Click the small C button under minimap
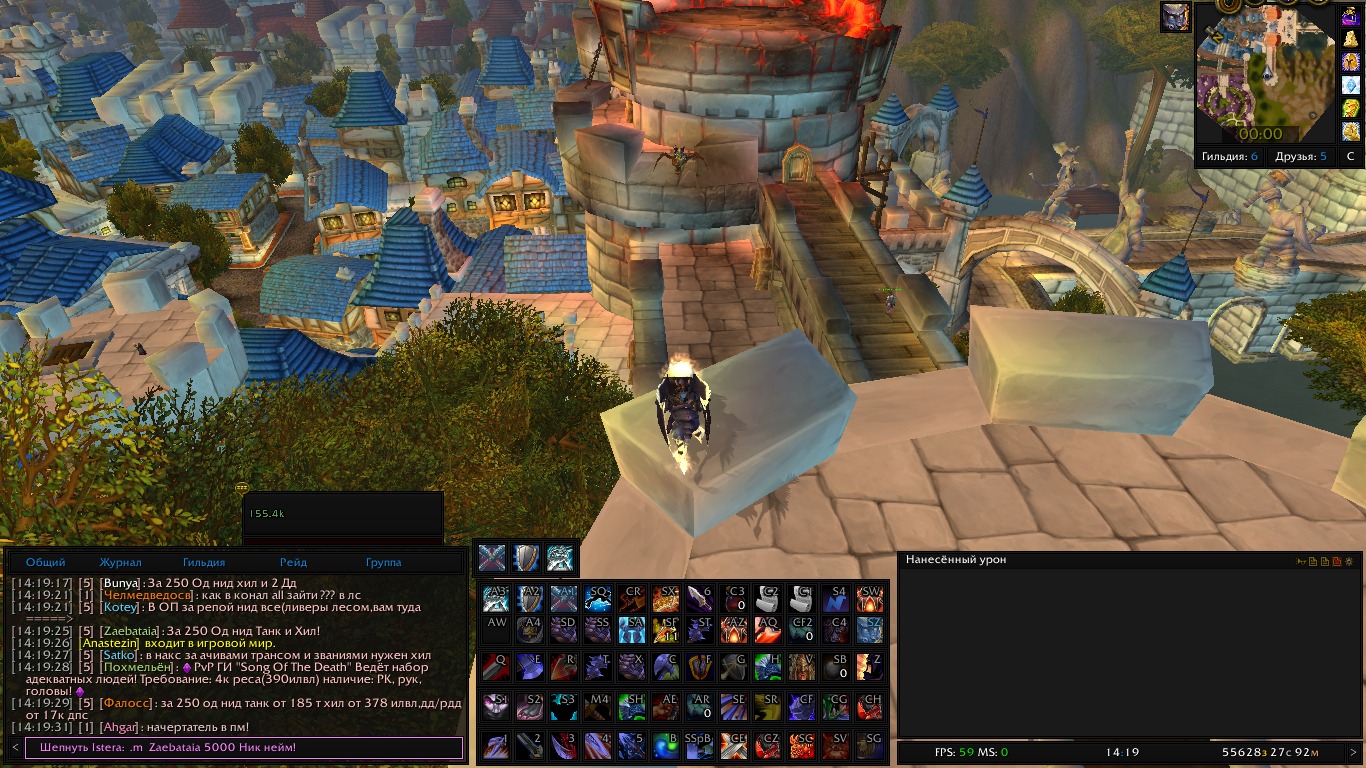This screenshot has height=768, width=1366. pos(1351,156)
